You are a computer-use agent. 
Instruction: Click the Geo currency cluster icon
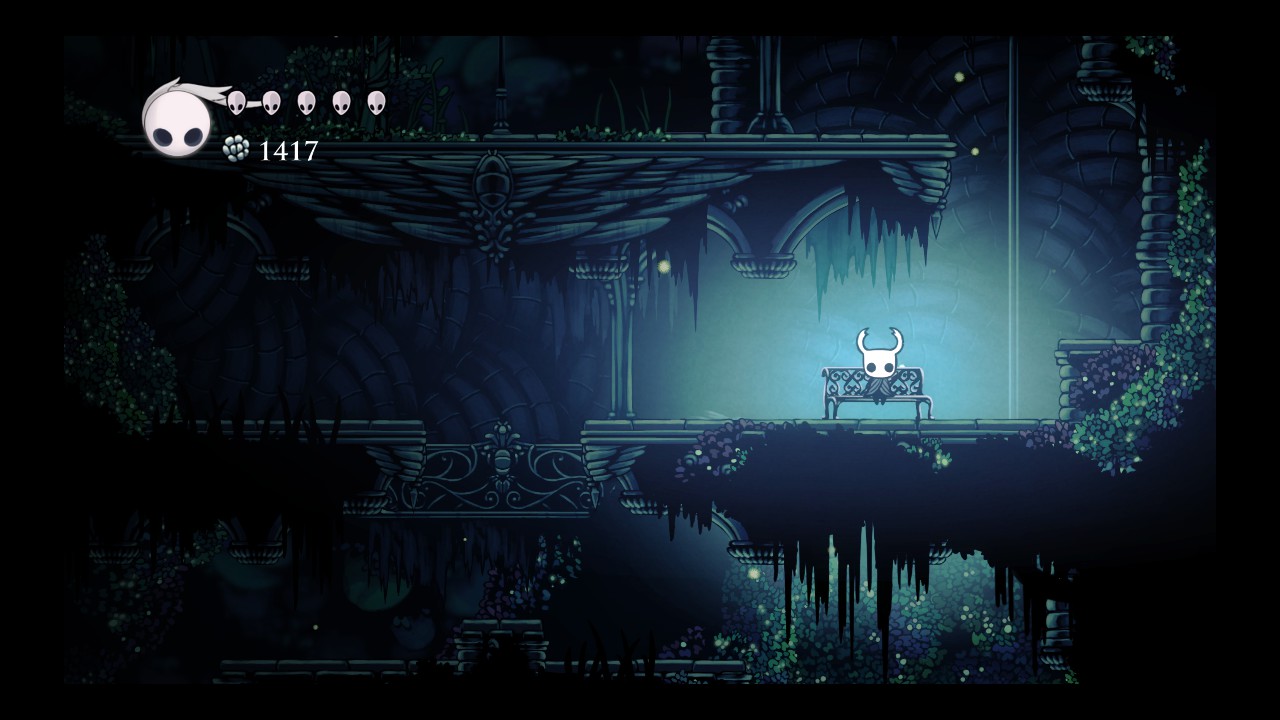point(237,150)
